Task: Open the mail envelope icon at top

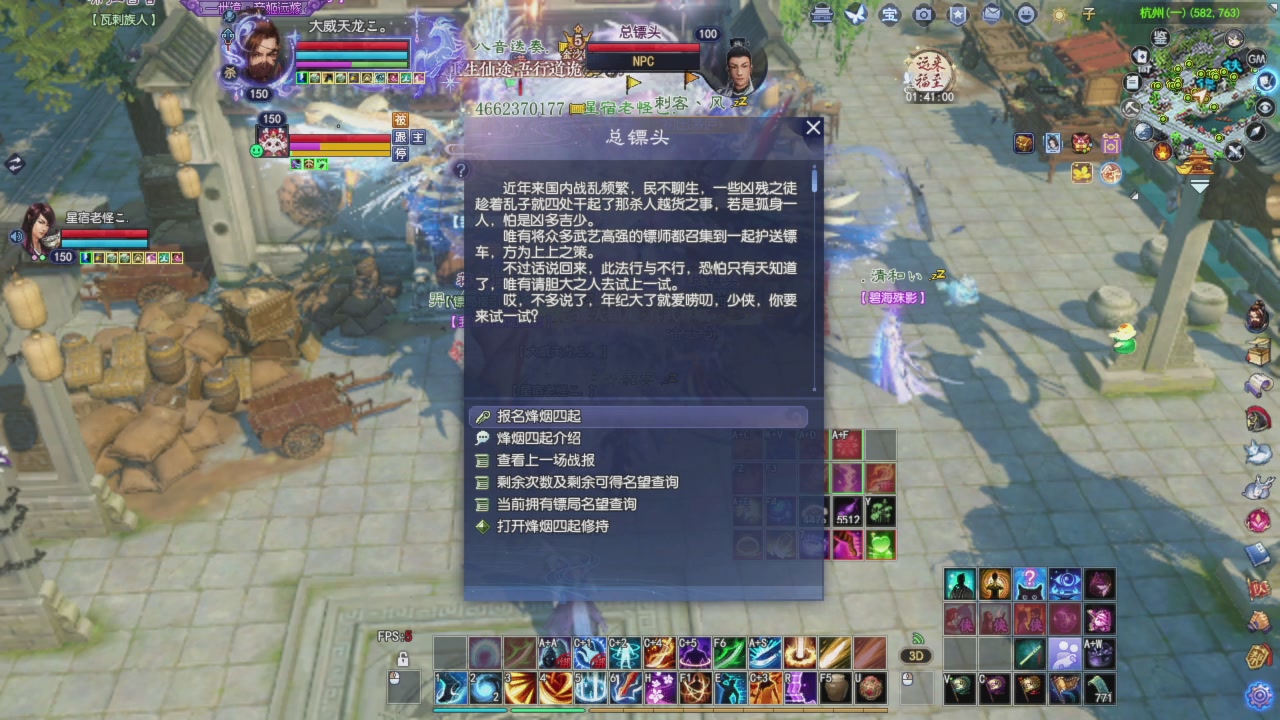Action: point(991,14)
